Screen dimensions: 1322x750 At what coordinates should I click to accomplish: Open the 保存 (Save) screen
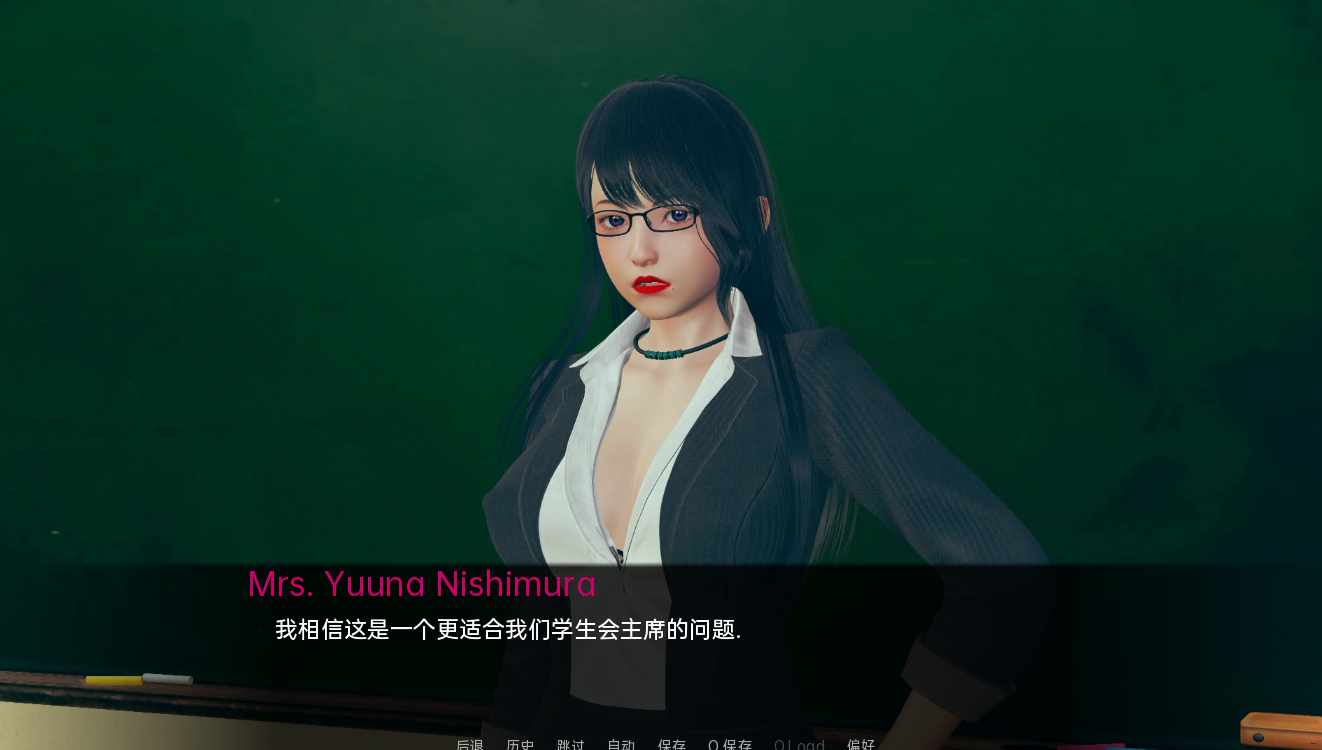click(x=672, y=745)
